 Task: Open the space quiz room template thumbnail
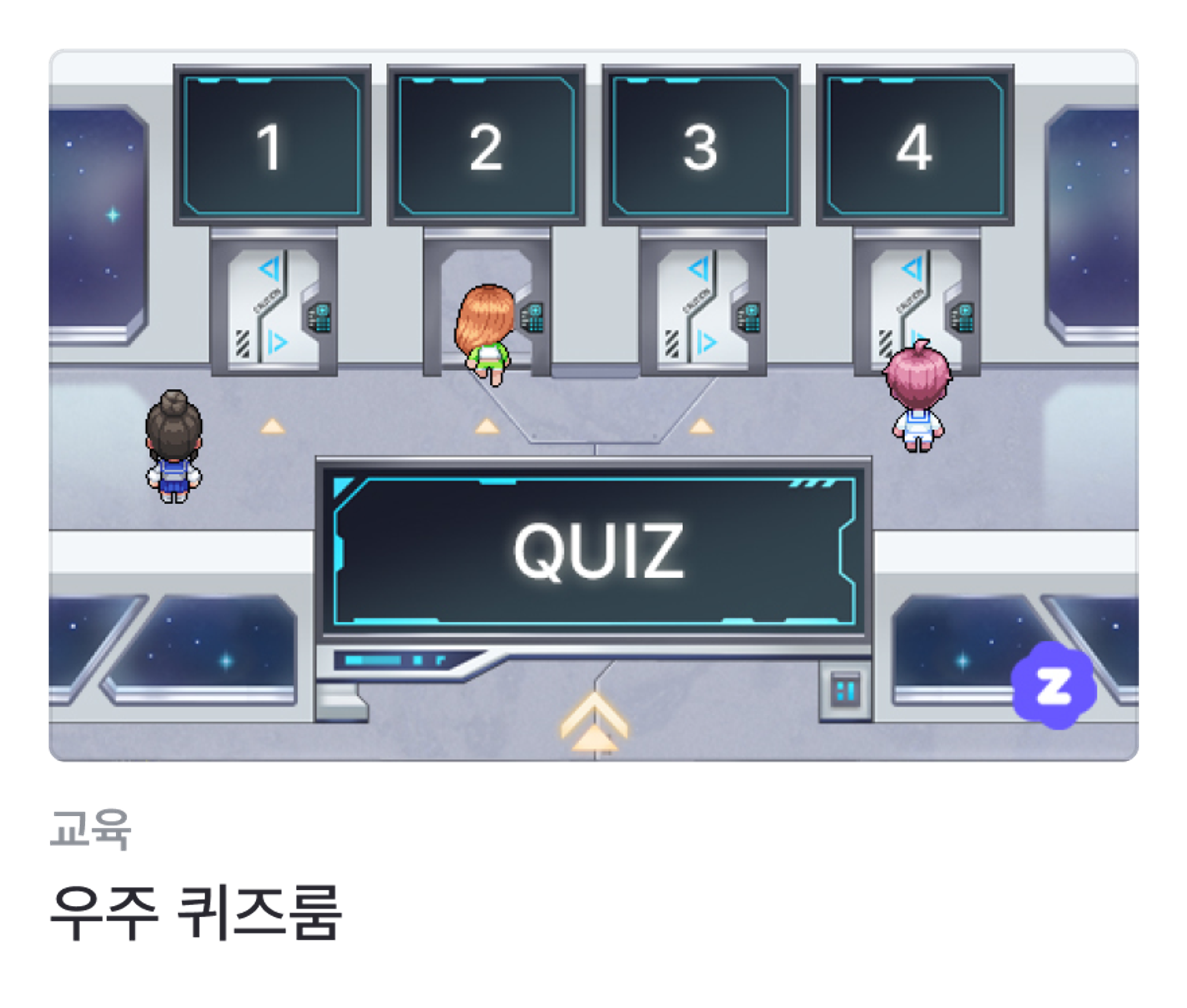[x=593, y=405]
